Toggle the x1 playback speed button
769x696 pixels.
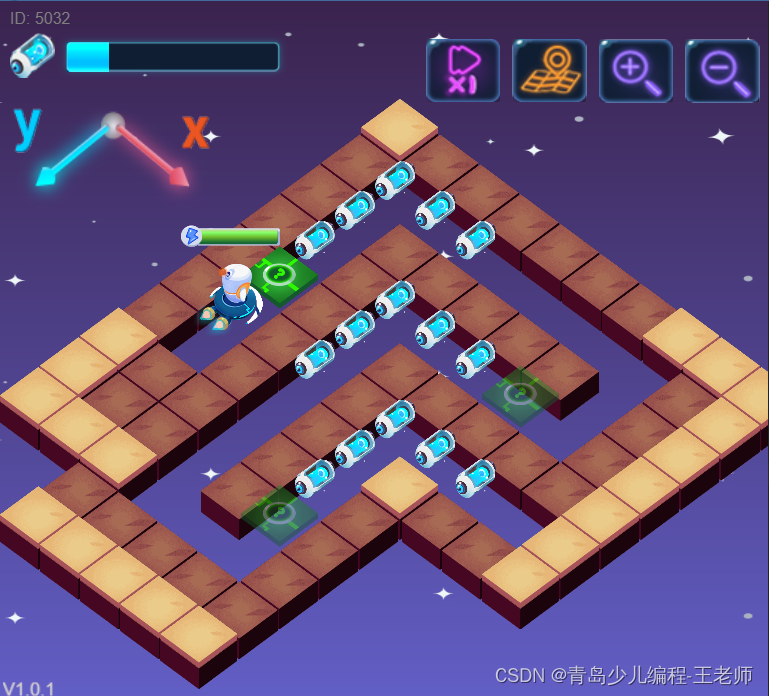(463, 70)
